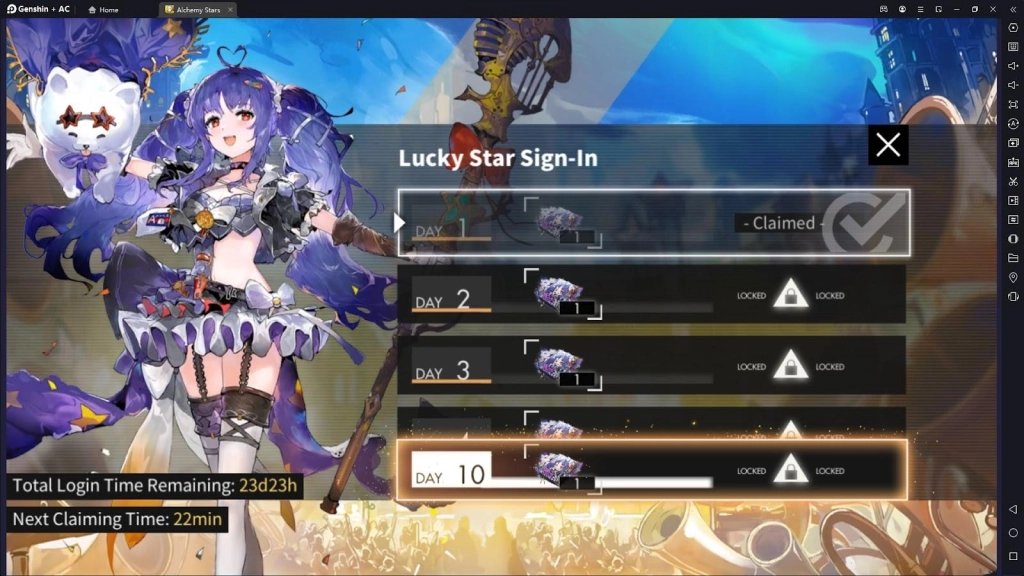Viewport: 1024px width, 576px height.
Task: Click the Day 2 reward item icon
Action: point(560,294)
